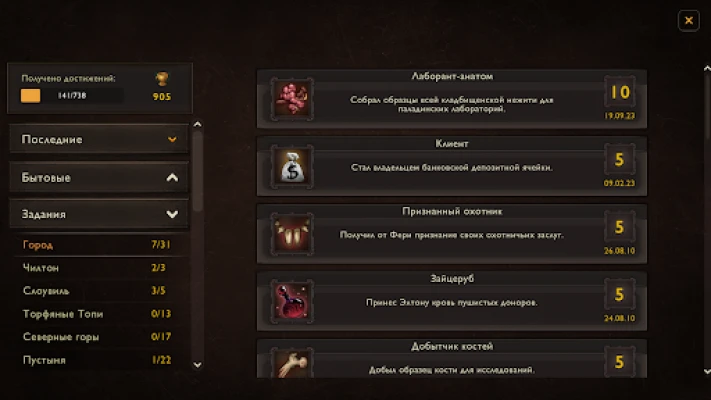The width and height of the screenshot is (711, 400).
Task: Select the Лаборант-анатом achievement
Action: click(x=452, y=97)
